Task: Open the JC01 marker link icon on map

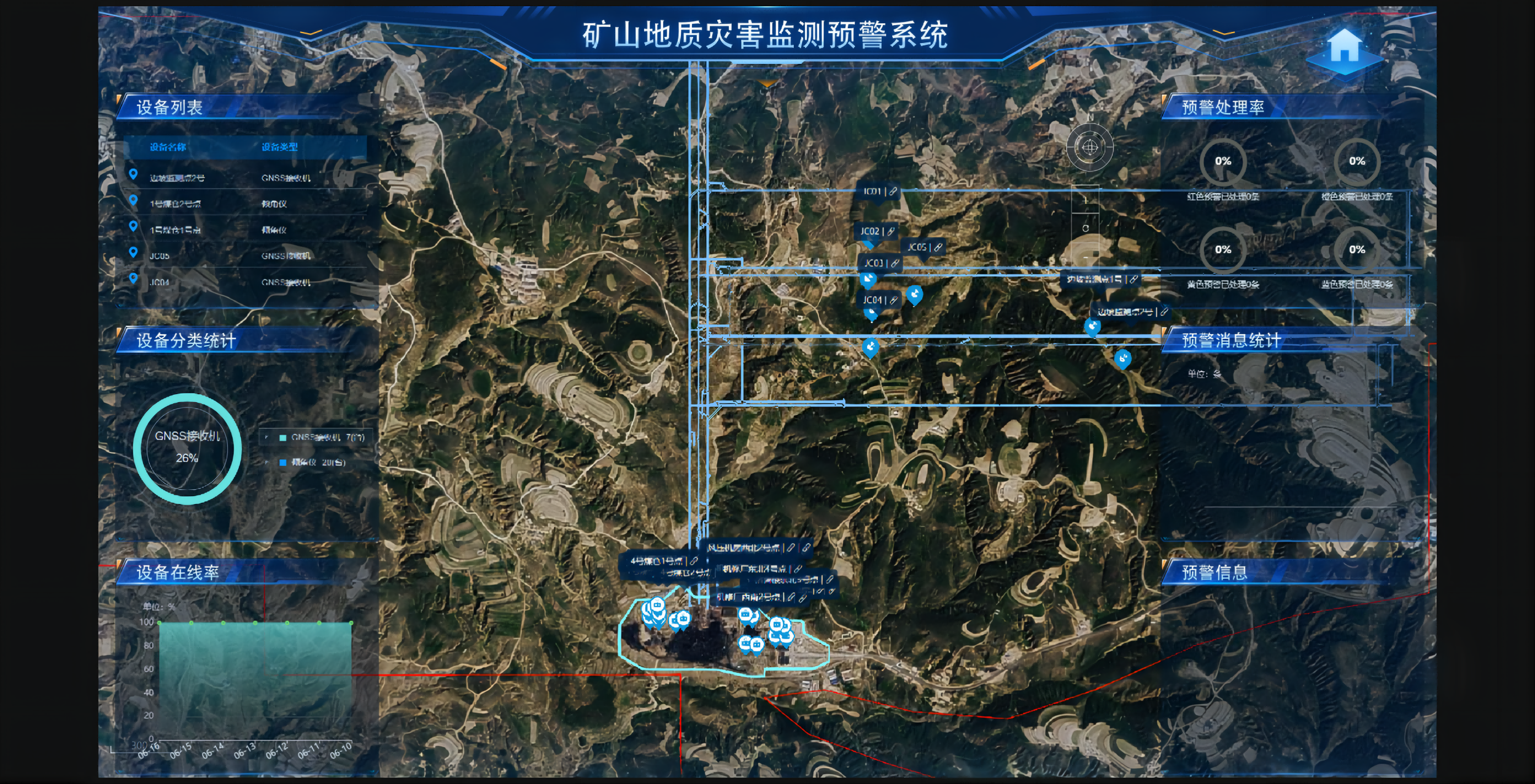Action: [x=893, y=192]
